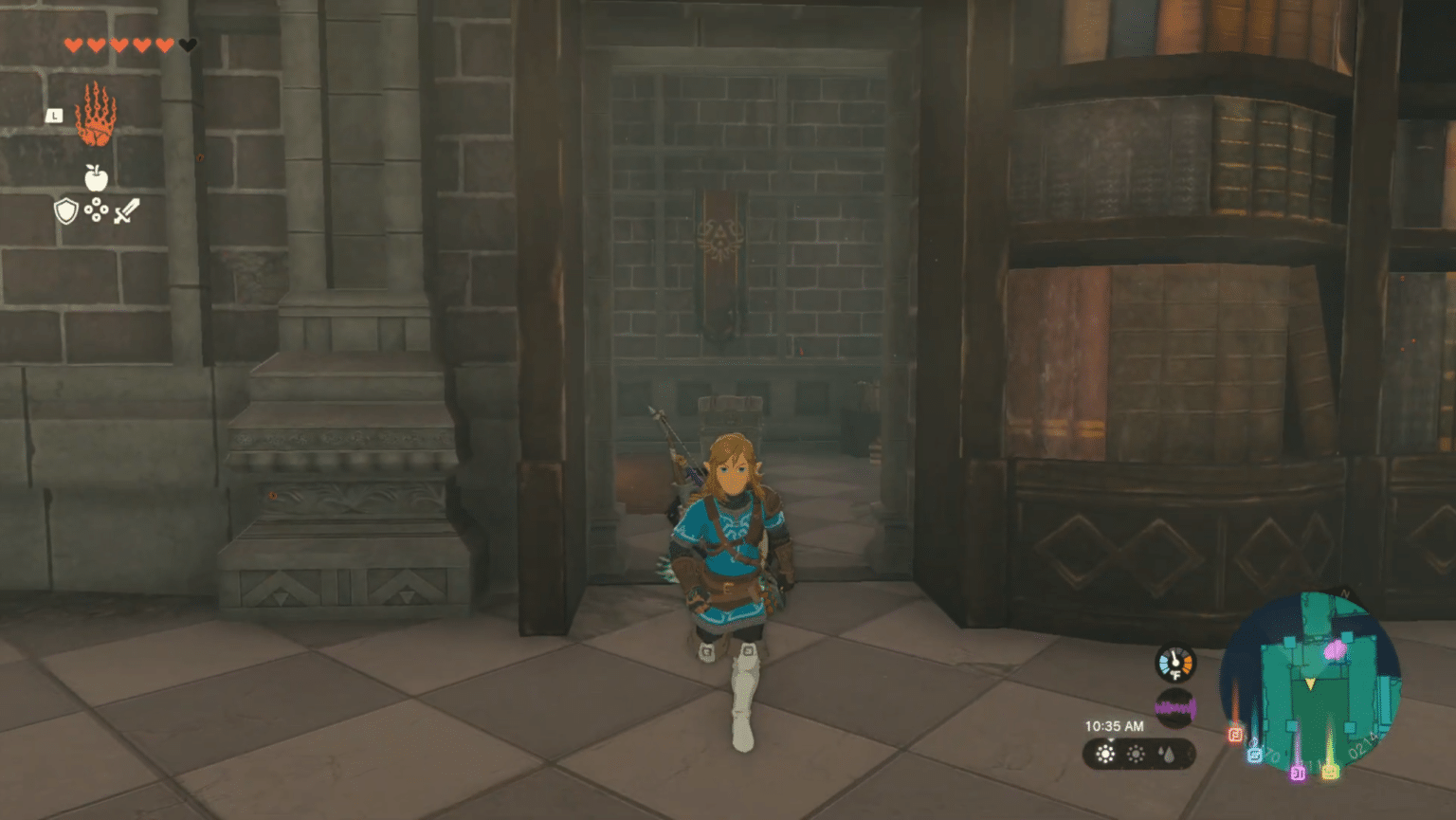Image resolution: width=1456 pixels, height=820 pixels.
Task: Click the rain droplets forecast icon
Action: [x=1168, y=756]
